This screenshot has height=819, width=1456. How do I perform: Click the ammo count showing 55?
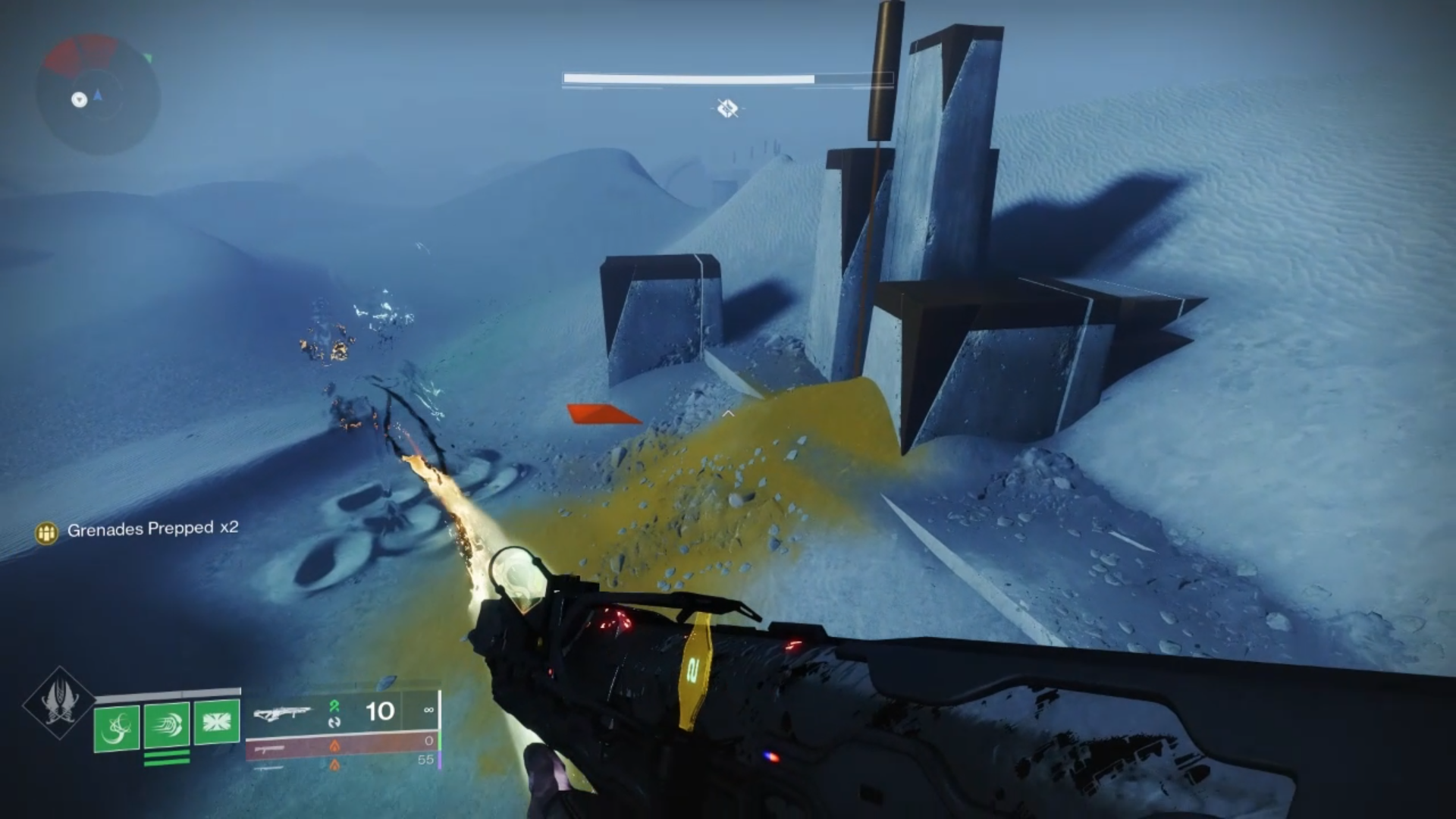pos(427,760)
